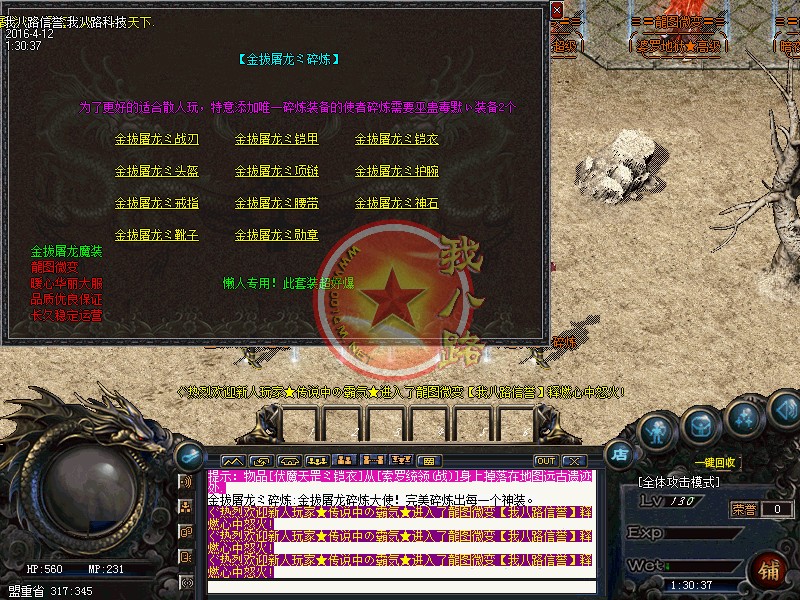Select 金拔屠龙ミ腰带 refining option
The height and width of the screenshot is (600, 800).
coord(277,203)
